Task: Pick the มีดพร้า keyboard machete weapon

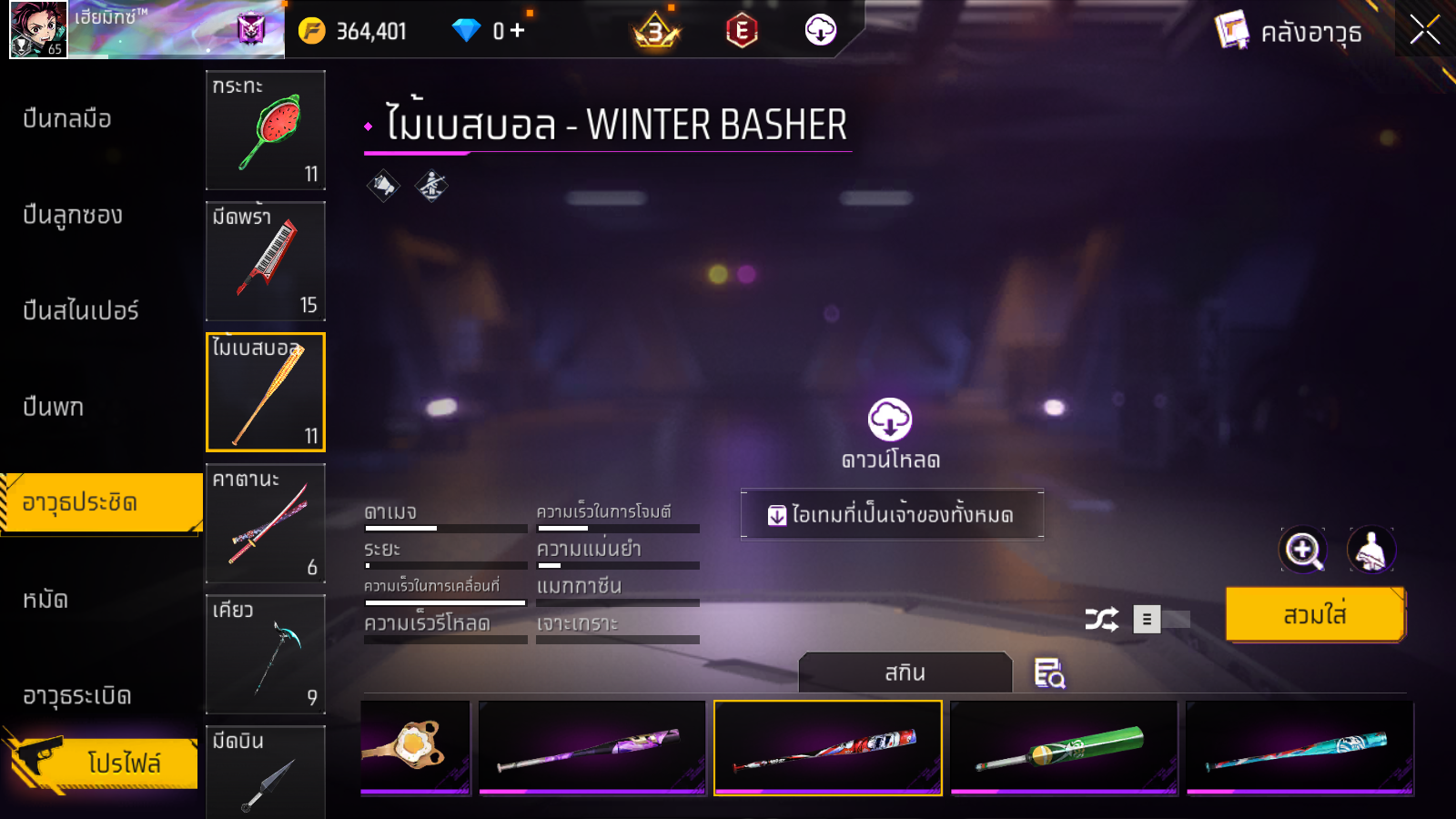Action: pos(266,261)
